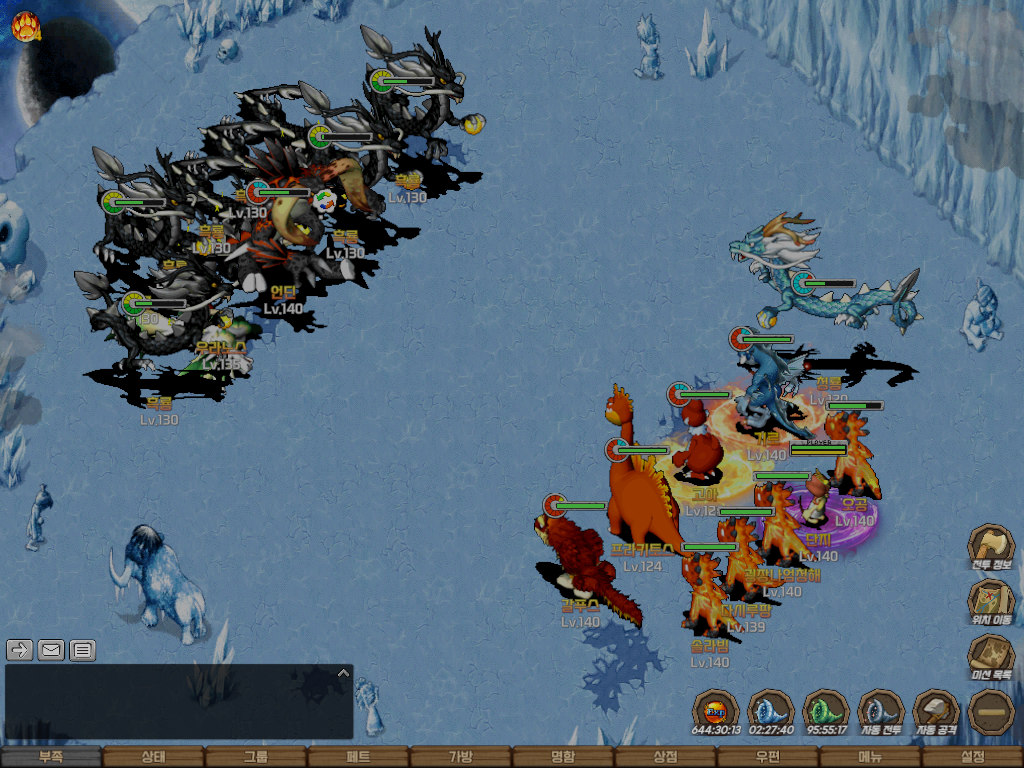
Task: Open the 설정 (settings) tab
Action: click(x=972, y=758)
